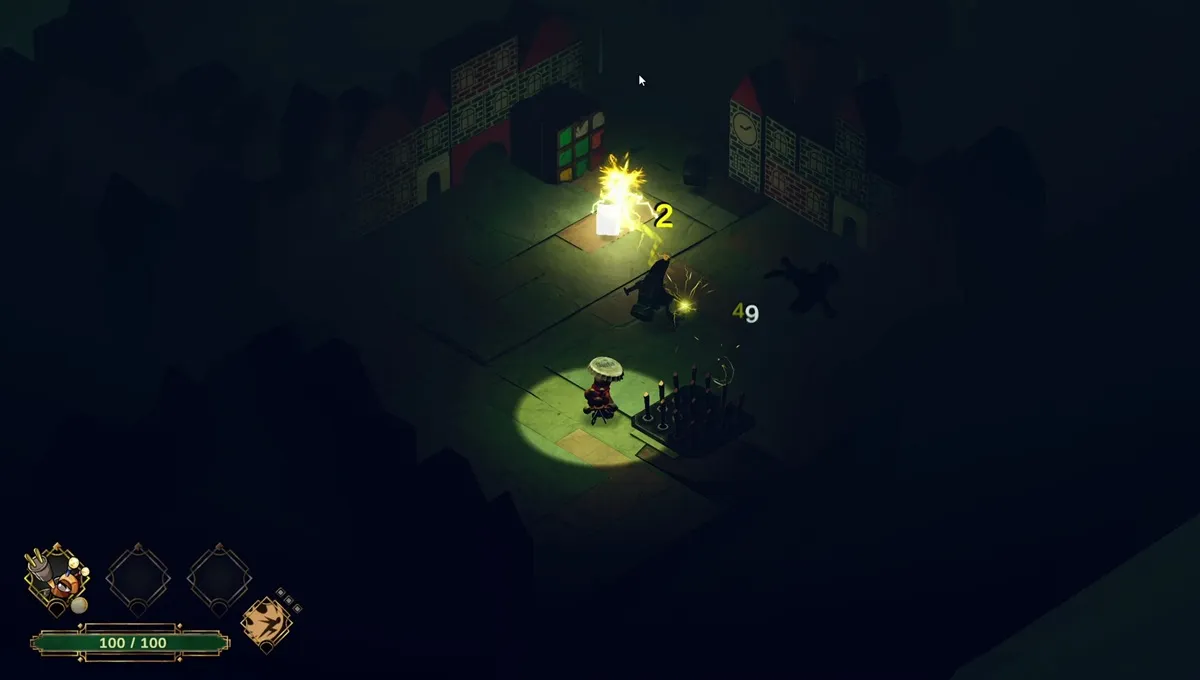1200x680 pixels.
Task: Select the electric plug weapon slot
Action: pos(57,578)
